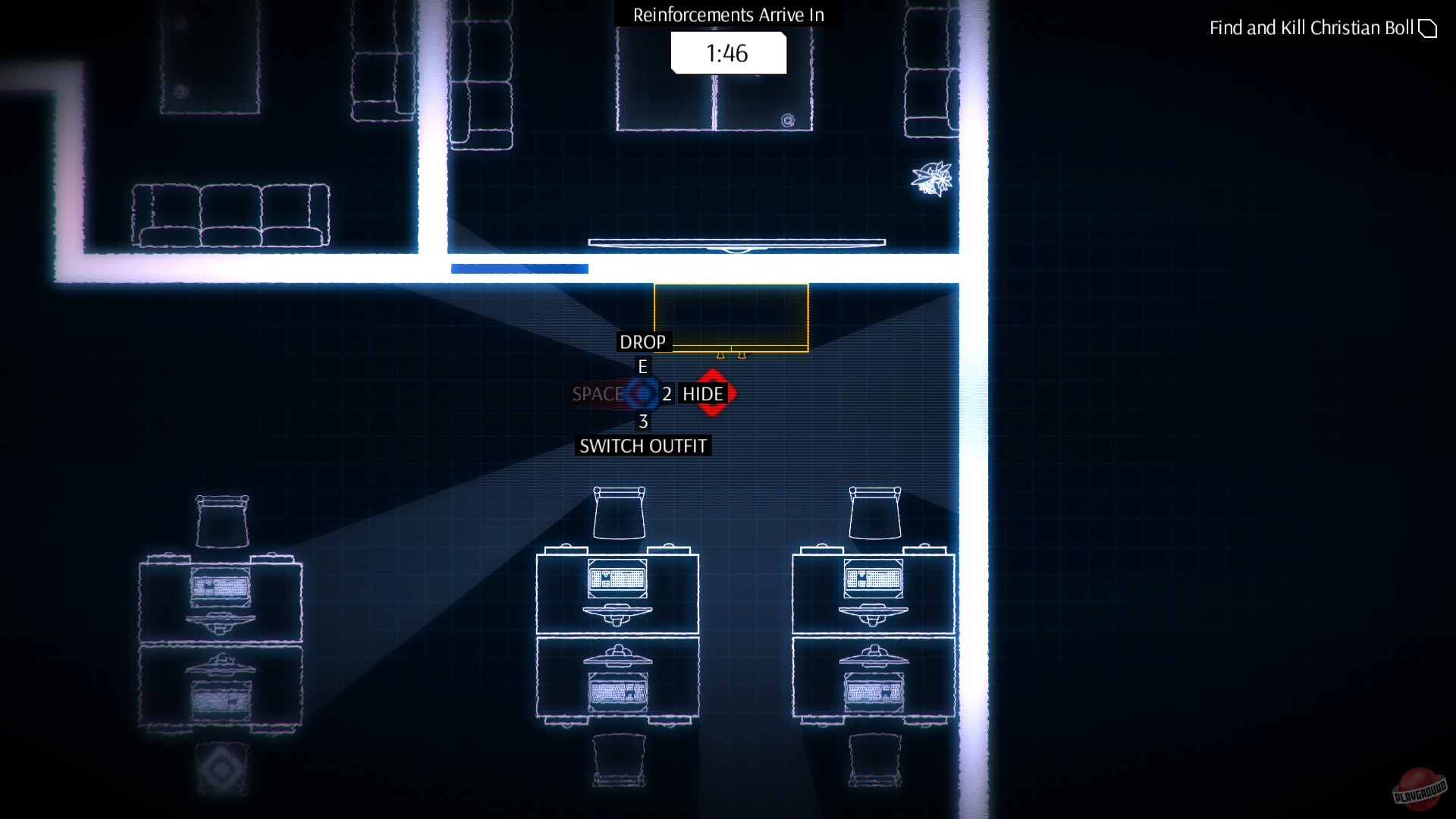The width and height of the screenshot is (1456, 819).
Task: Click the objective page icon beside Christian Boll text
Action: coord(1429,28)
